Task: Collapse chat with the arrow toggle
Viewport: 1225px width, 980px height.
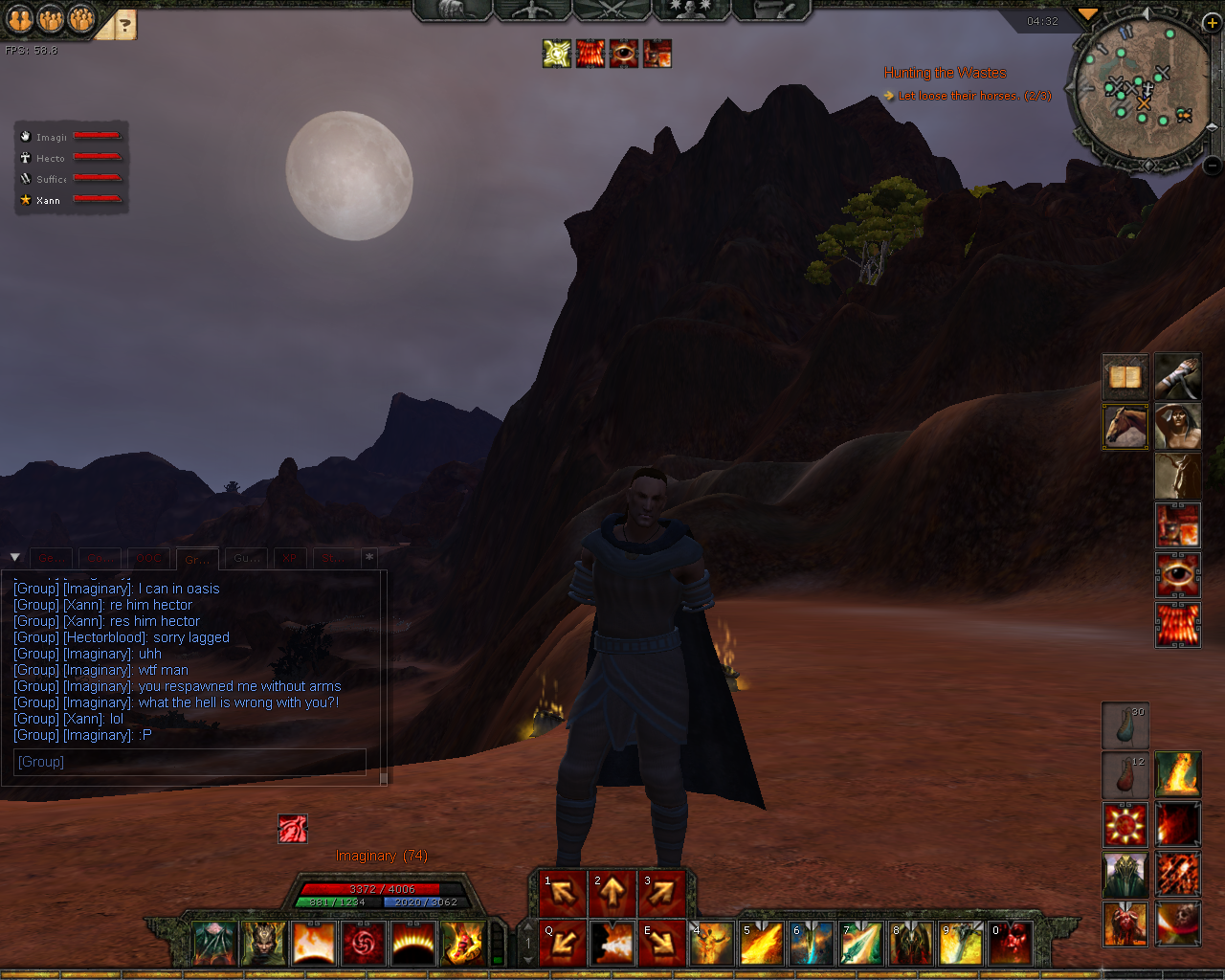Action: (15, 557)
